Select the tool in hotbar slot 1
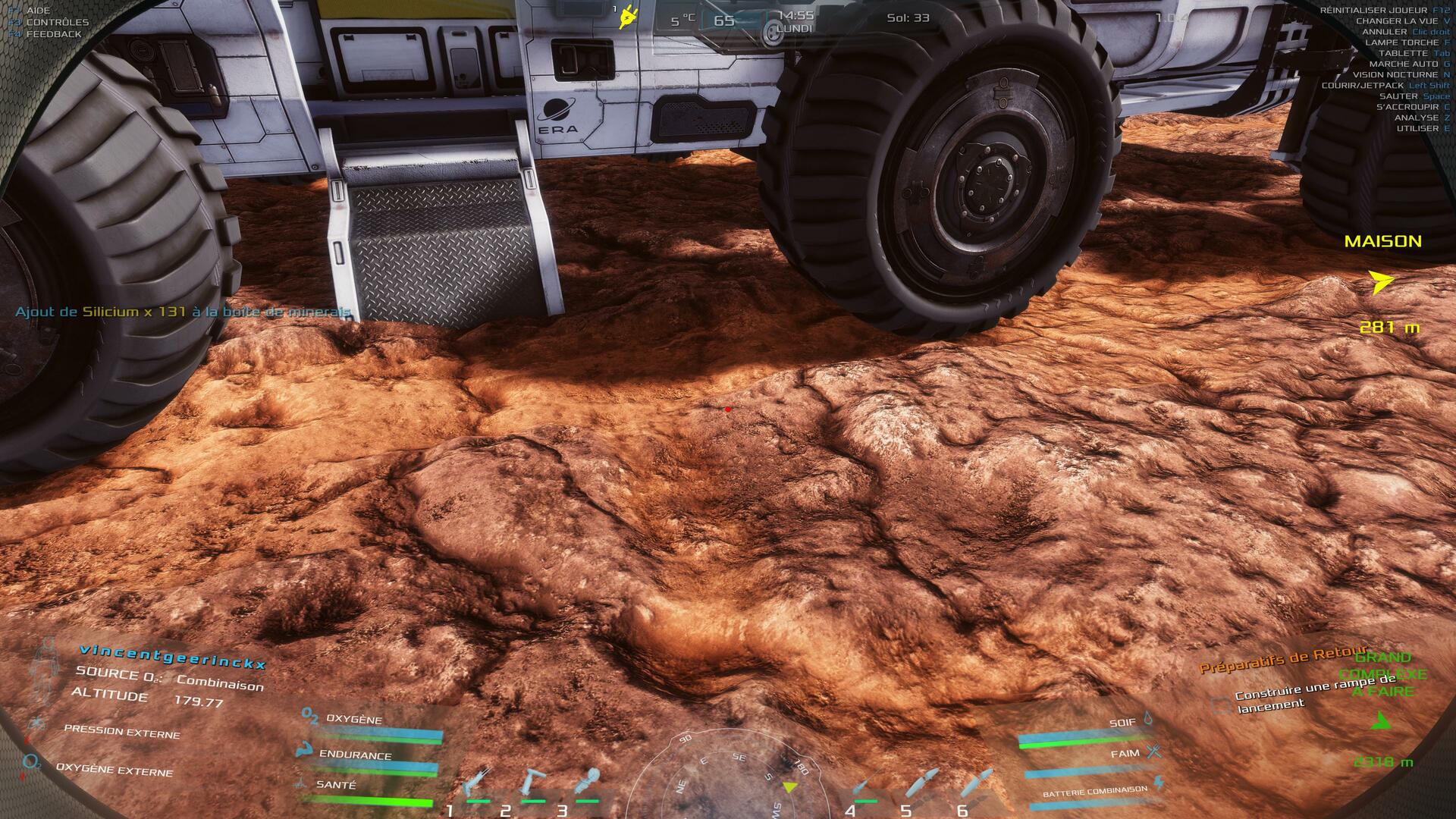Image resolution: width=1456 pixels, height=819 pixels. [x=477, y=783]
